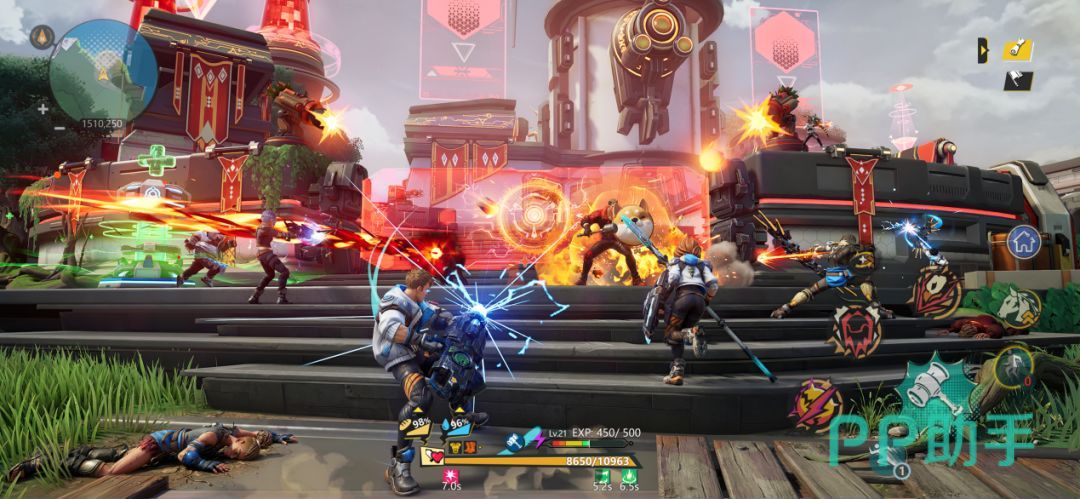Viewport: 1080px width, 499px height.
Task: Select the white flag marker icon
Action: pos(1019,80)
